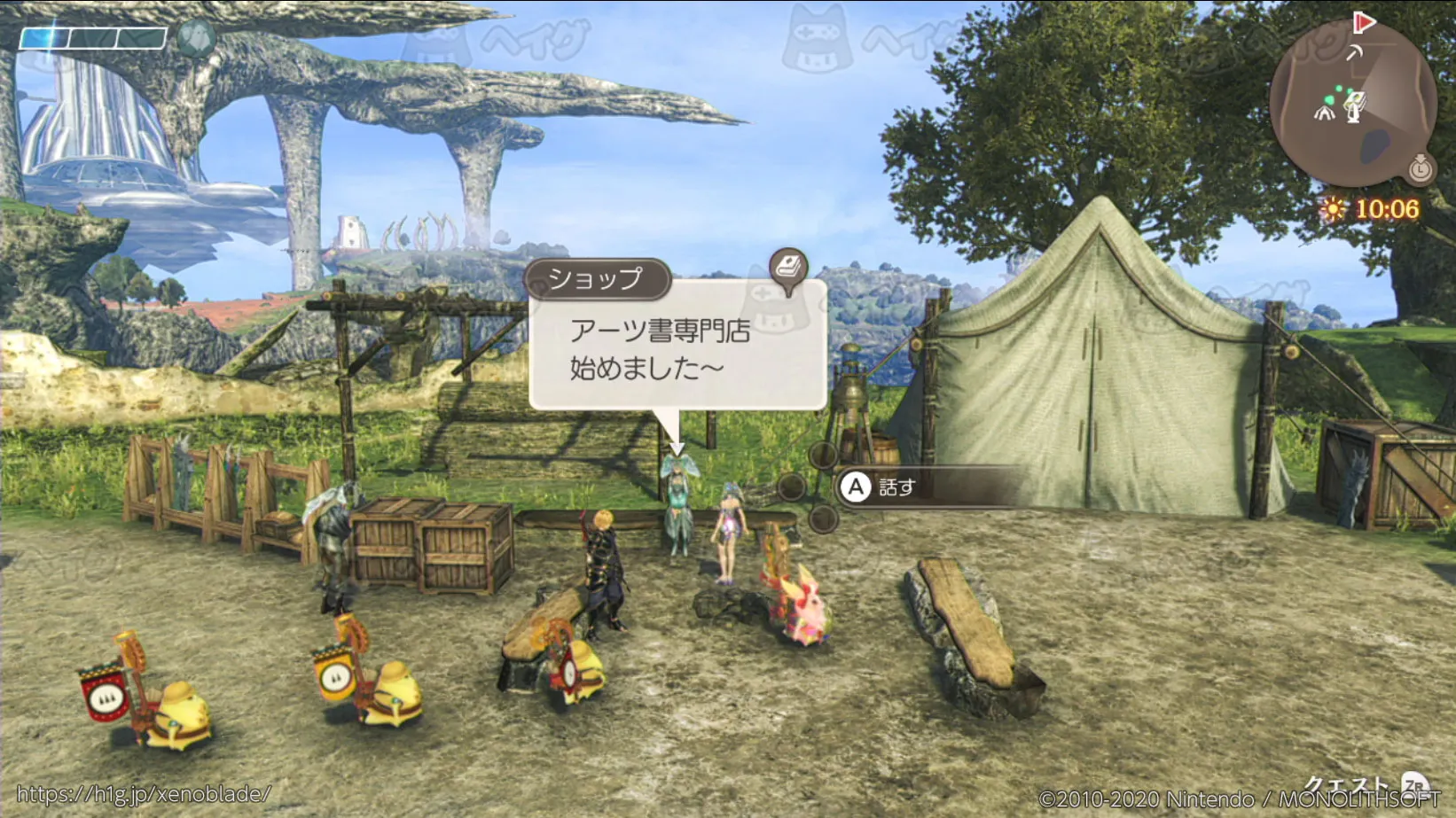Select the camp tent marker on the minimap

[x=1324, y=112]
